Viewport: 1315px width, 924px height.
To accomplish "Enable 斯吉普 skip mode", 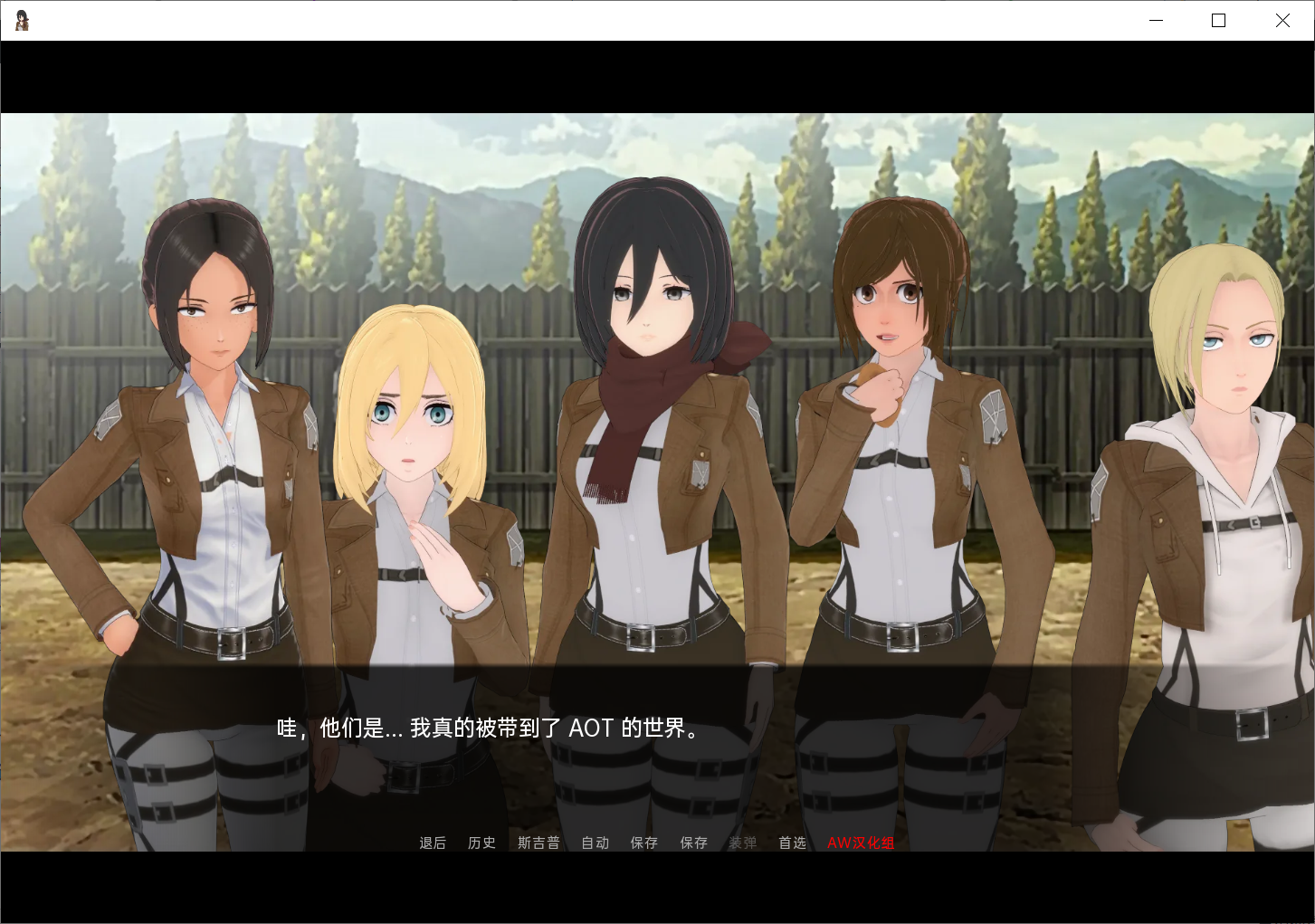I will tap(538, 843).
